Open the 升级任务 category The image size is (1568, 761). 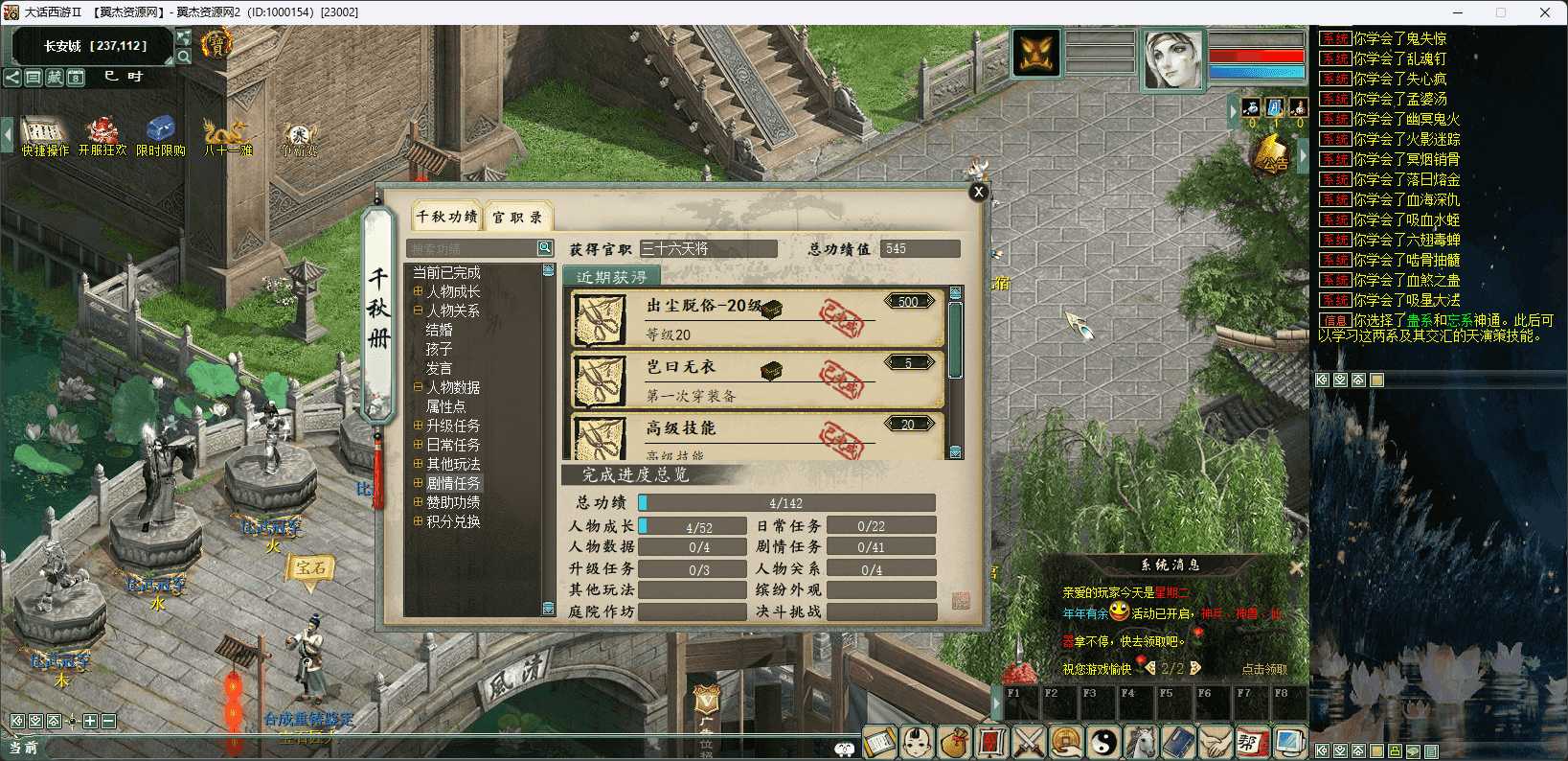click(453, 426)
